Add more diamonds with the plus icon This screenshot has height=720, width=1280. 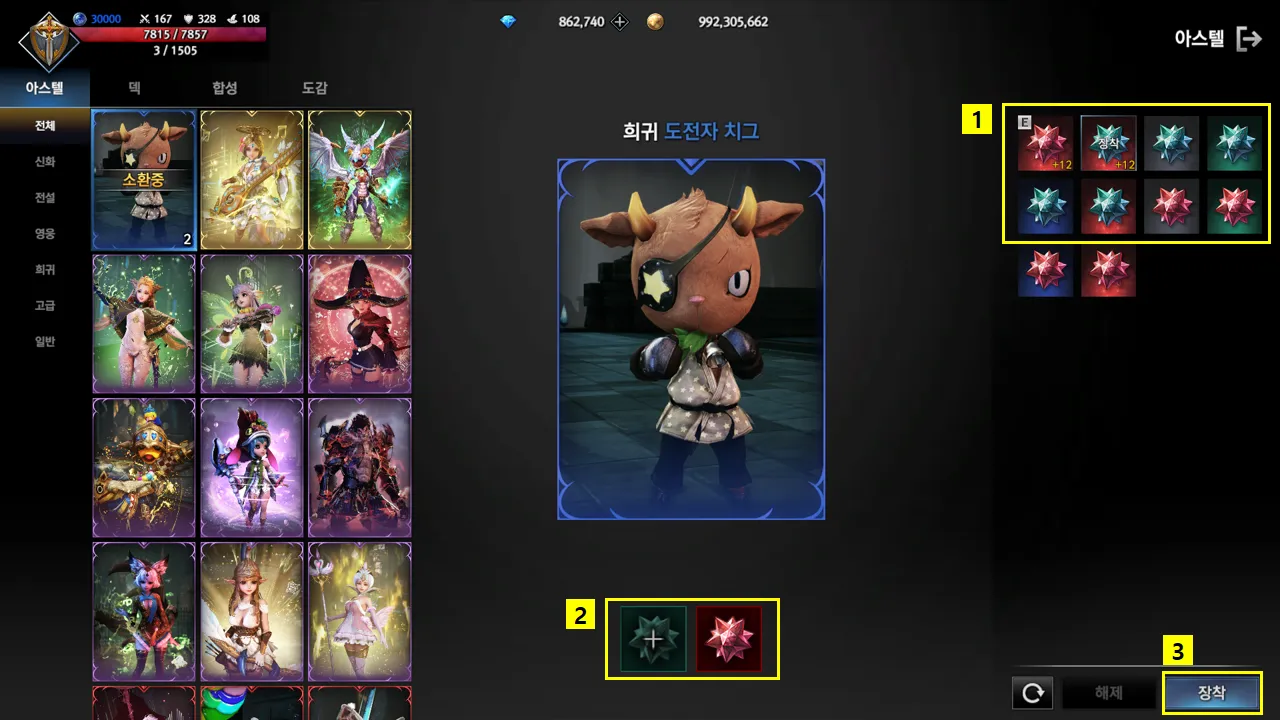pos(620,21)
